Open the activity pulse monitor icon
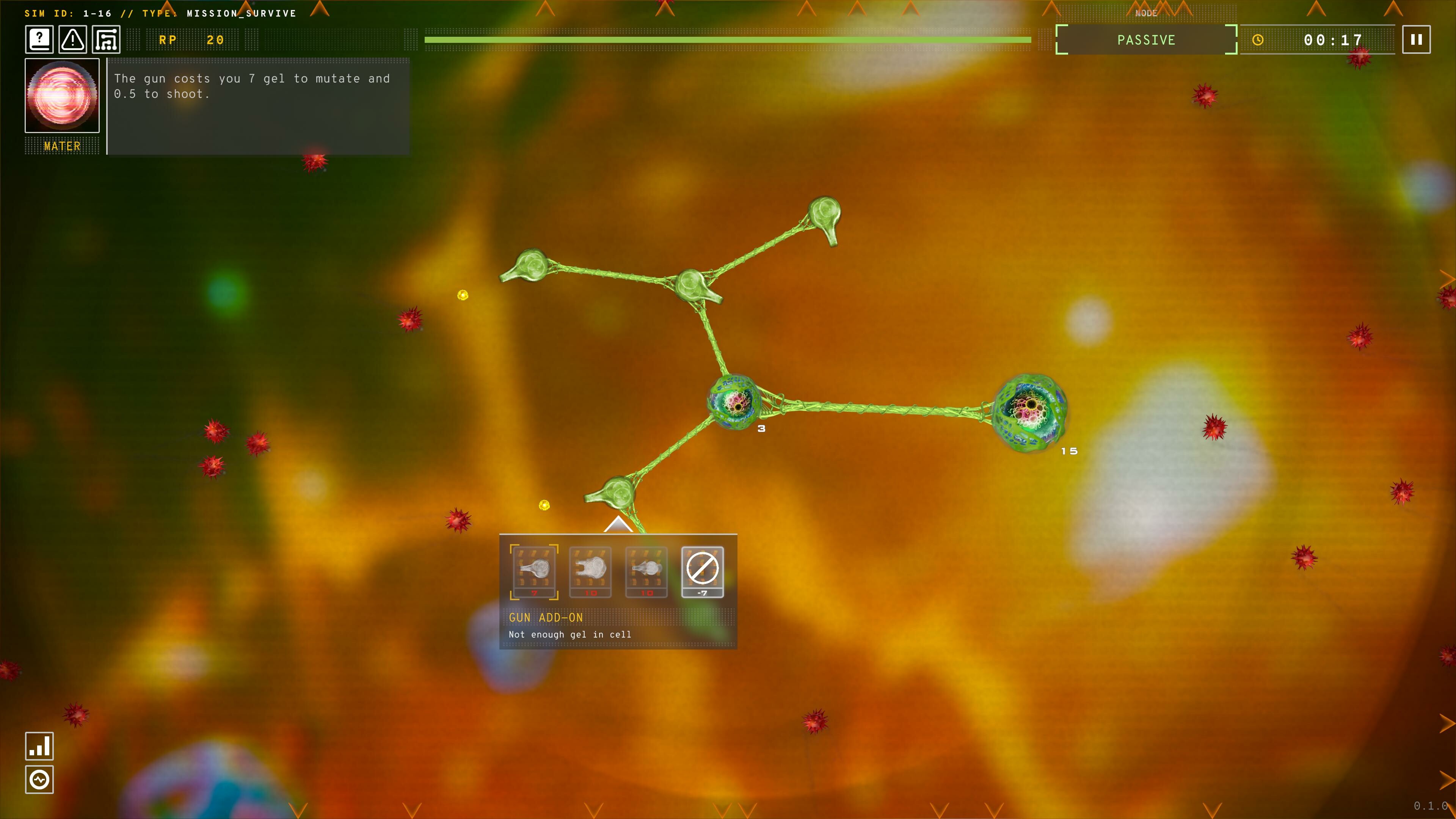 [39, 780]
